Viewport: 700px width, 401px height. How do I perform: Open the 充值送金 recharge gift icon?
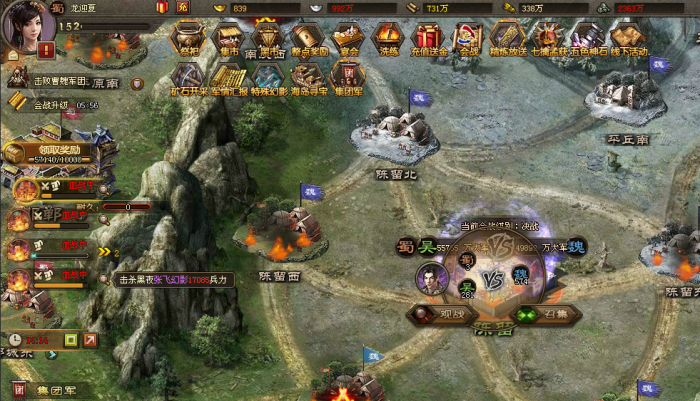coord(427,38)
